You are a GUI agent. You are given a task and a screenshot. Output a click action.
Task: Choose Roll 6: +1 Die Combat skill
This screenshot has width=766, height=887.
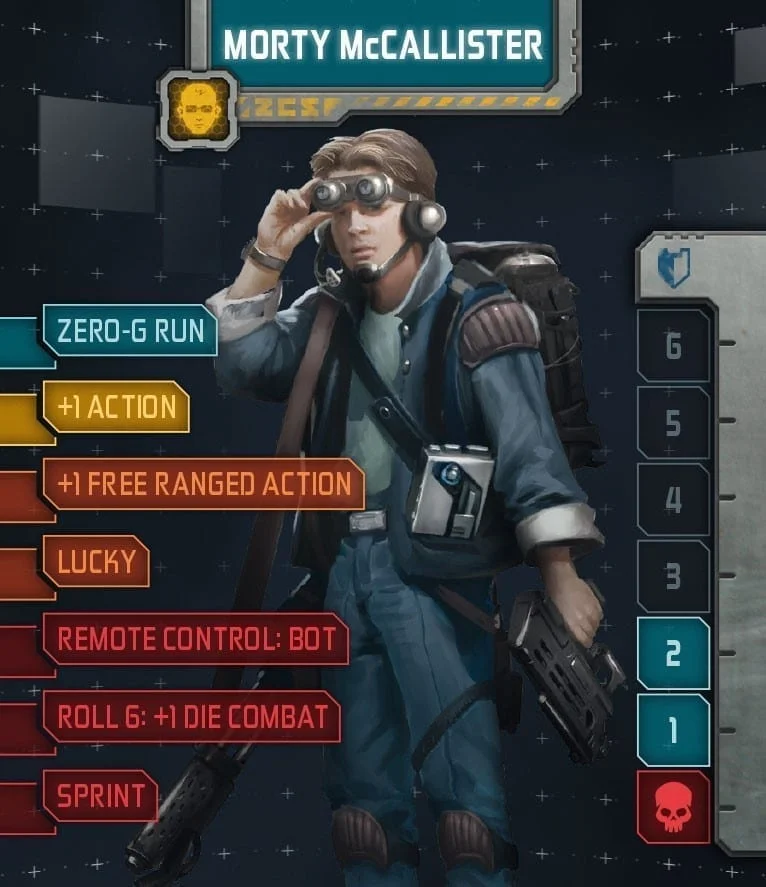pyautogui.click(x=192, y=716)
